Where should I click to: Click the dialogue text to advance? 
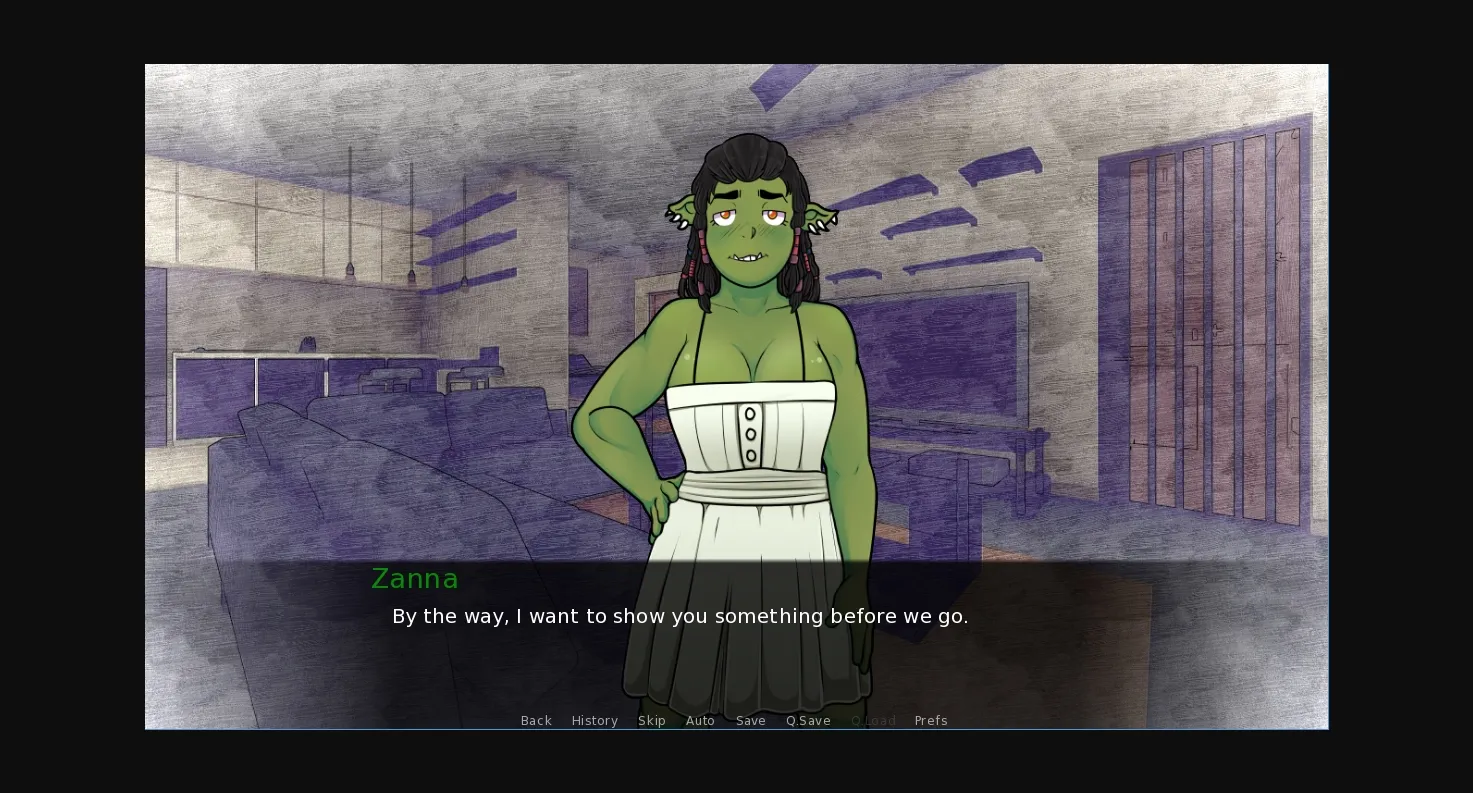tap(680, 616)
